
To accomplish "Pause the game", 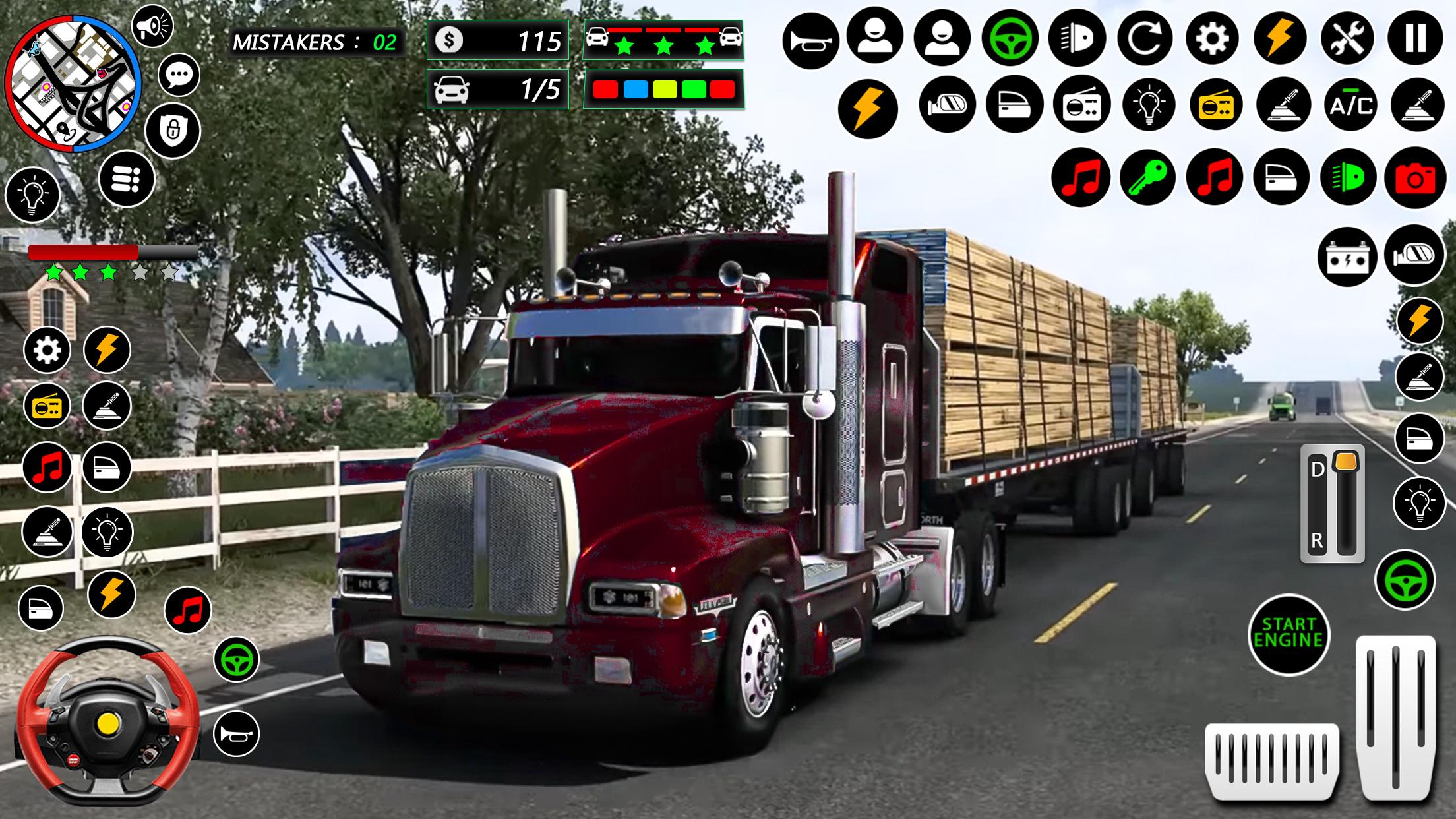I will pos(1414,38).
